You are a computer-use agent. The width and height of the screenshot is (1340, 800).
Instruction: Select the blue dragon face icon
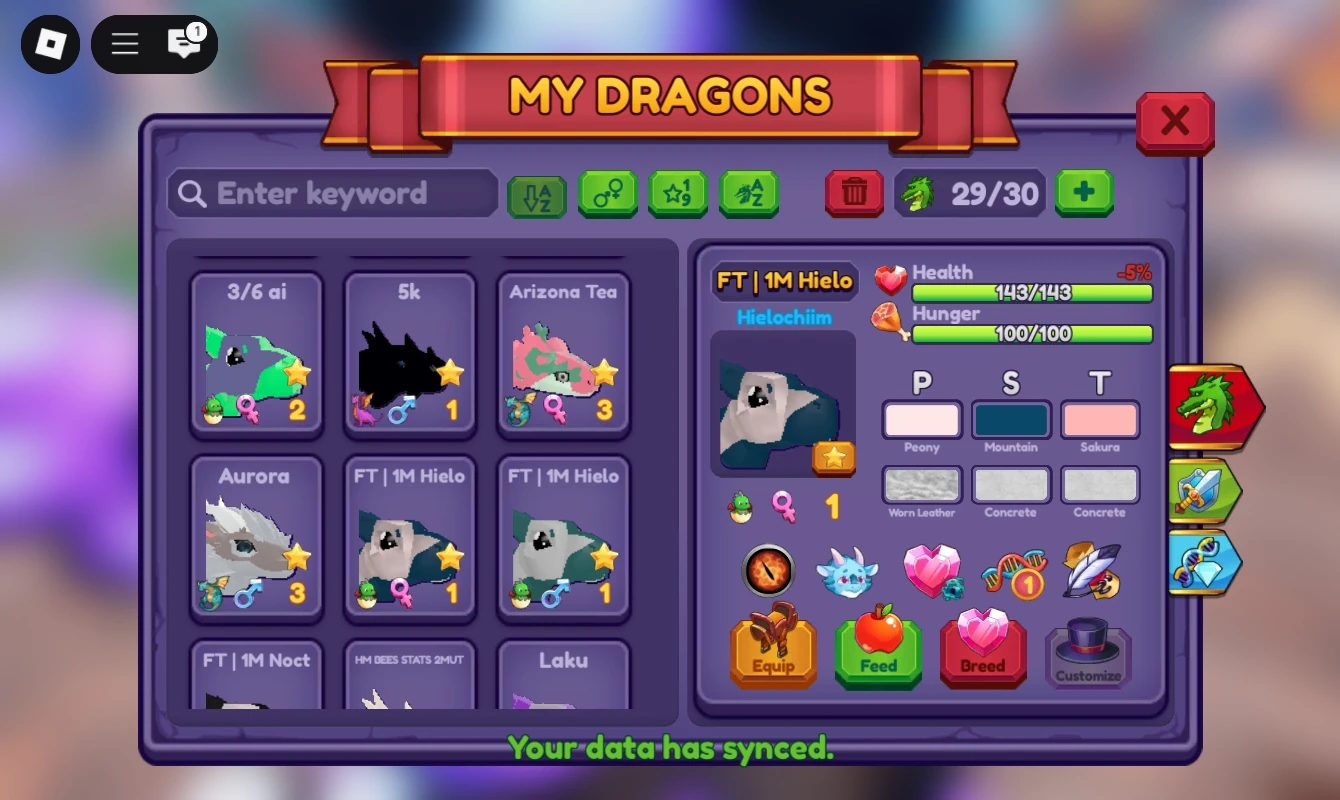pyautogui.click(x=848, y=571)
